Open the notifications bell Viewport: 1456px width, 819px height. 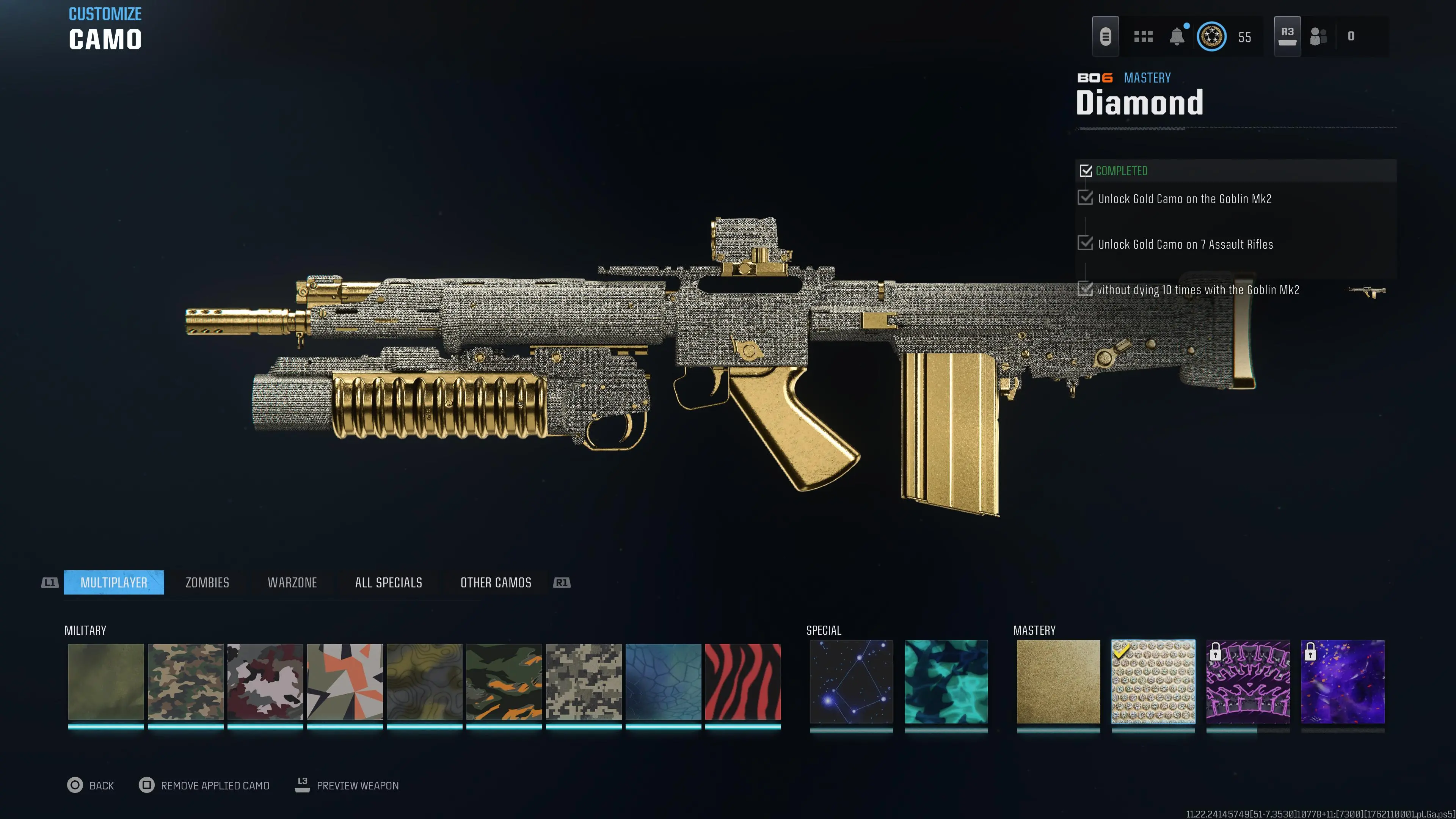pyautogui.click(x=1177, y=36)
